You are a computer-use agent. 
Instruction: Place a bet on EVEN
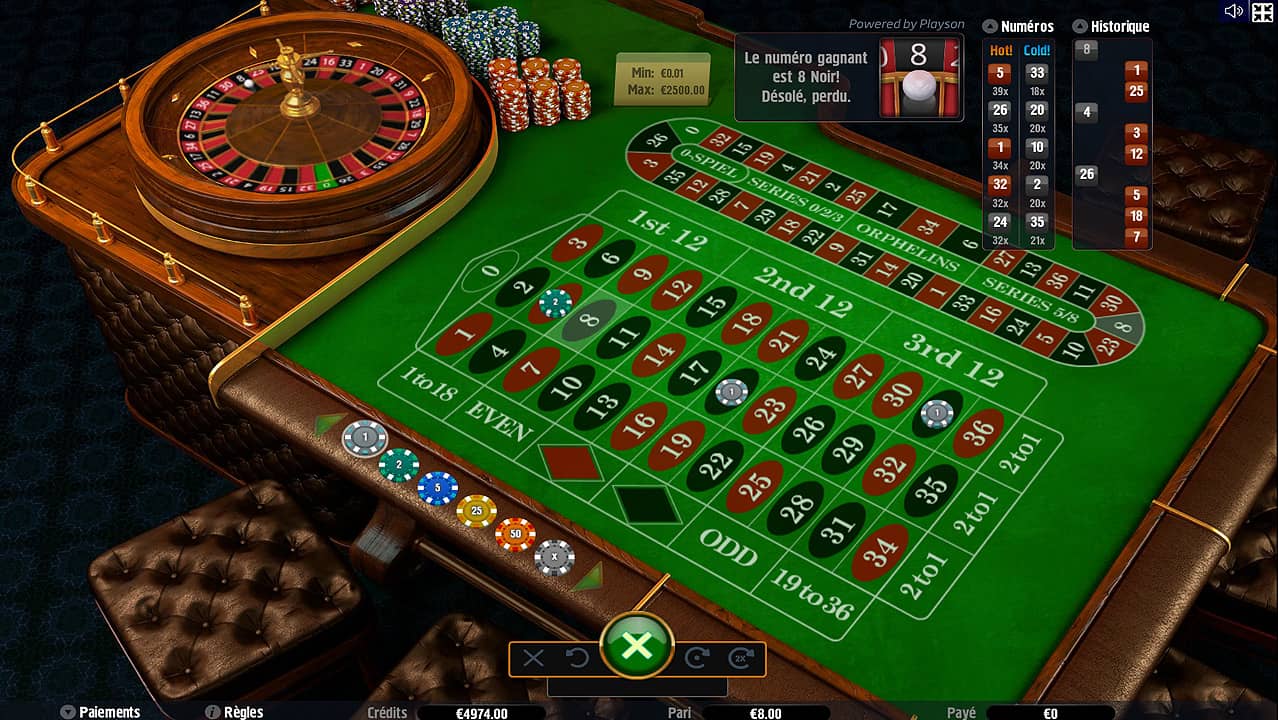498,421
